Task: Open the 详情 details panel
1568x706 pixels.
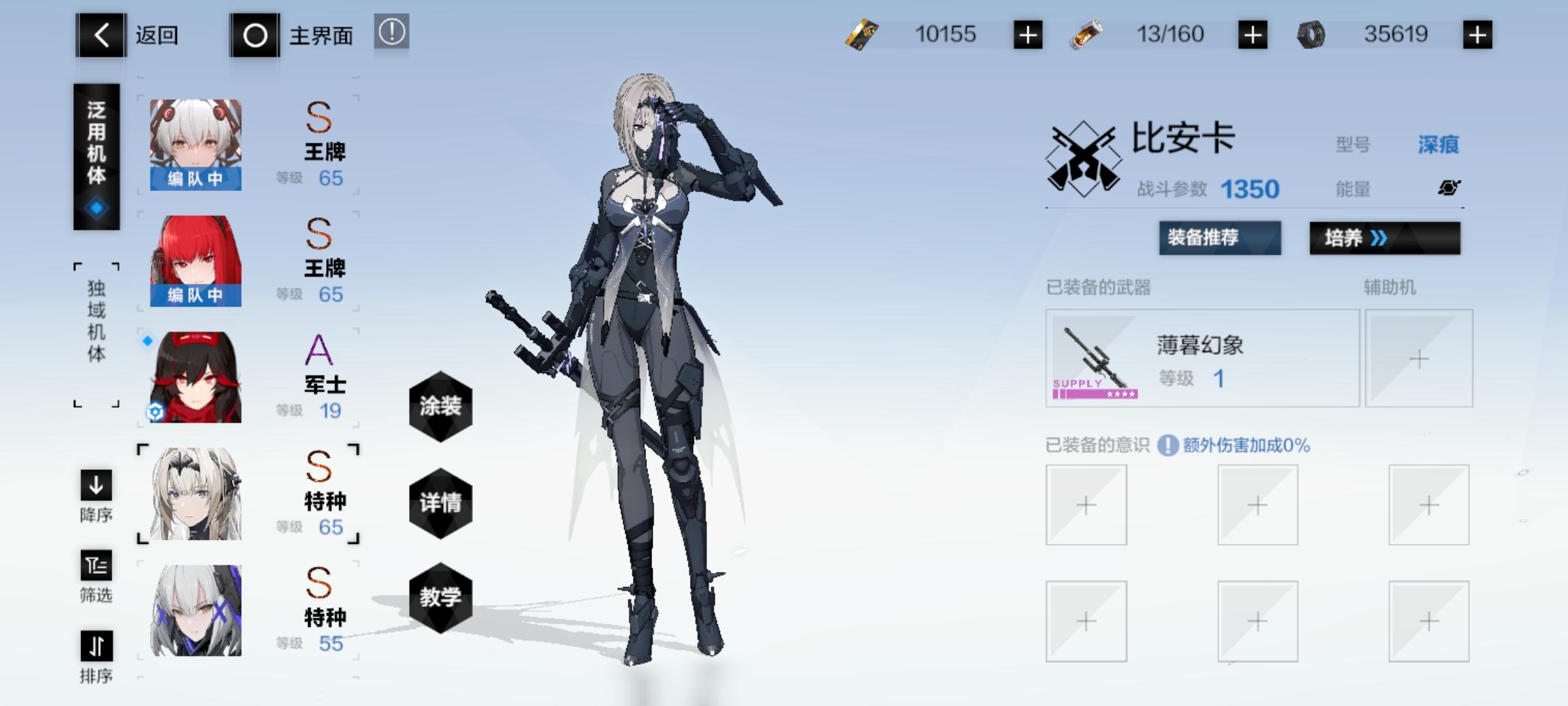Action: click(440, 503)
